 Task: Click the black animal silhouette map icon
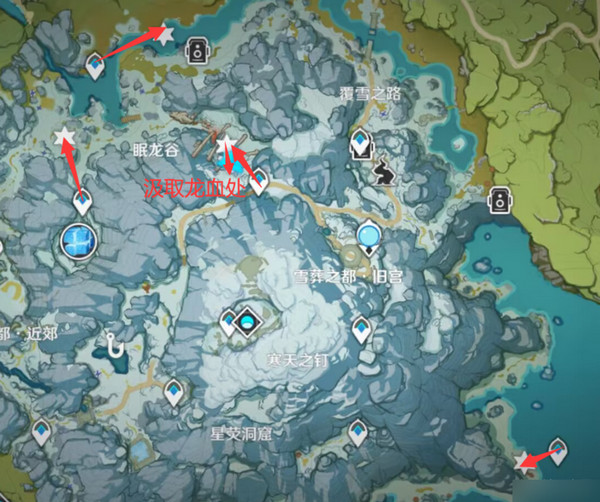384,175
